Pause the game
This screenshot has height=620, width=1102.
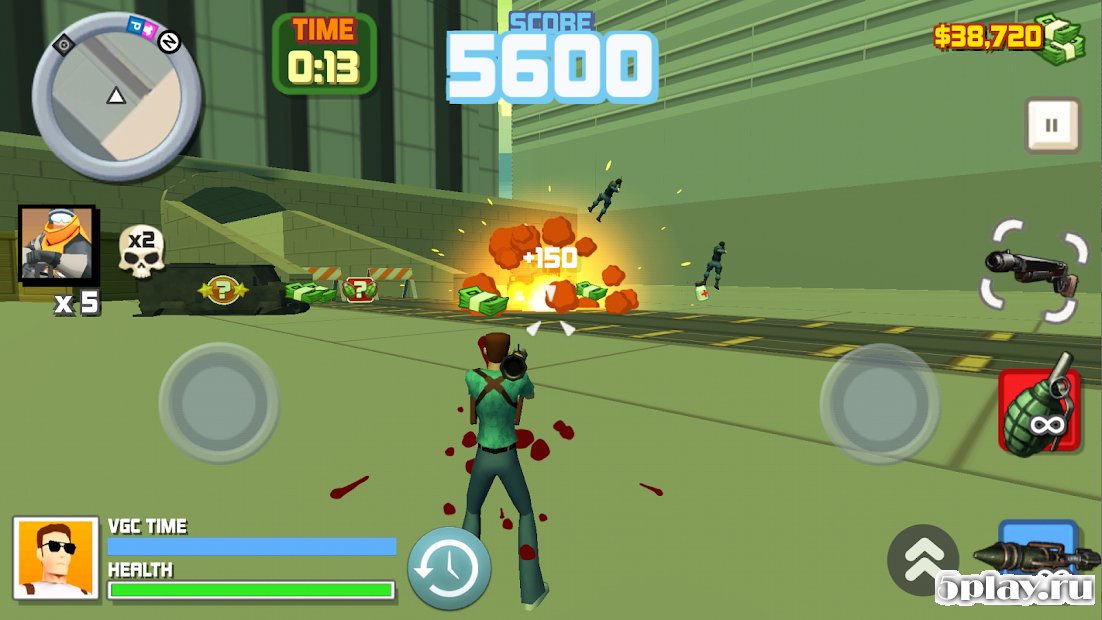coord(1052,125)
